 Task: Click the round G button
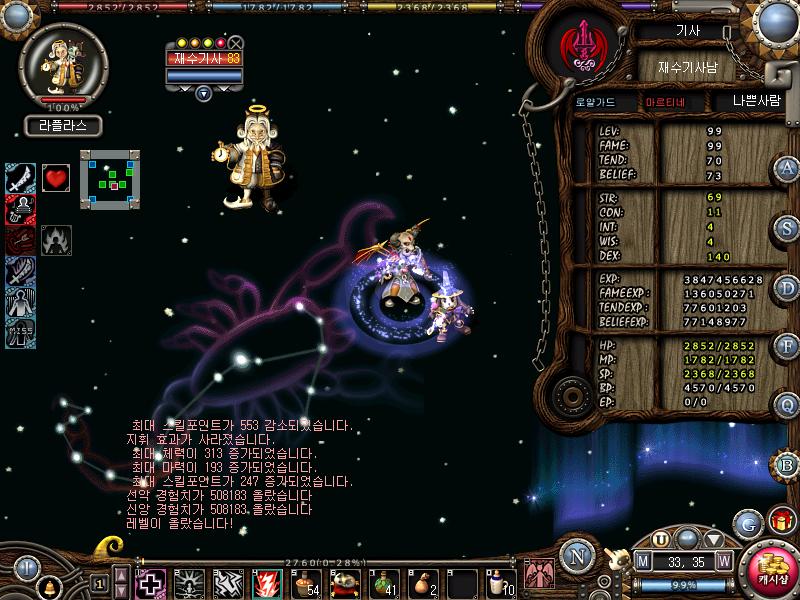coord(747,522)
